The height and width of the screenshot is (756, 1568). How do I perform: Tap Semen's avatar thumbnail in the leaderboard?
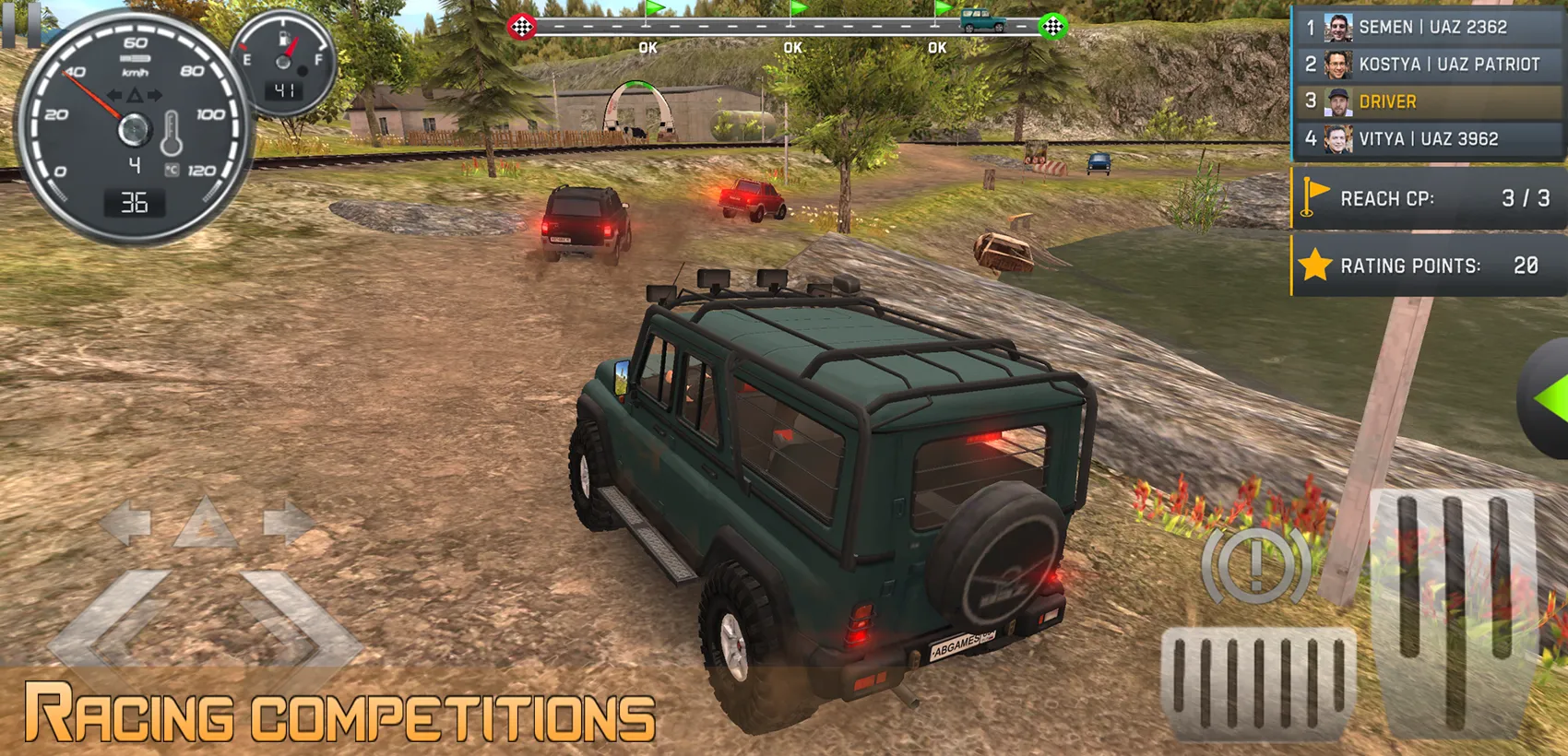pos(1336,27)
